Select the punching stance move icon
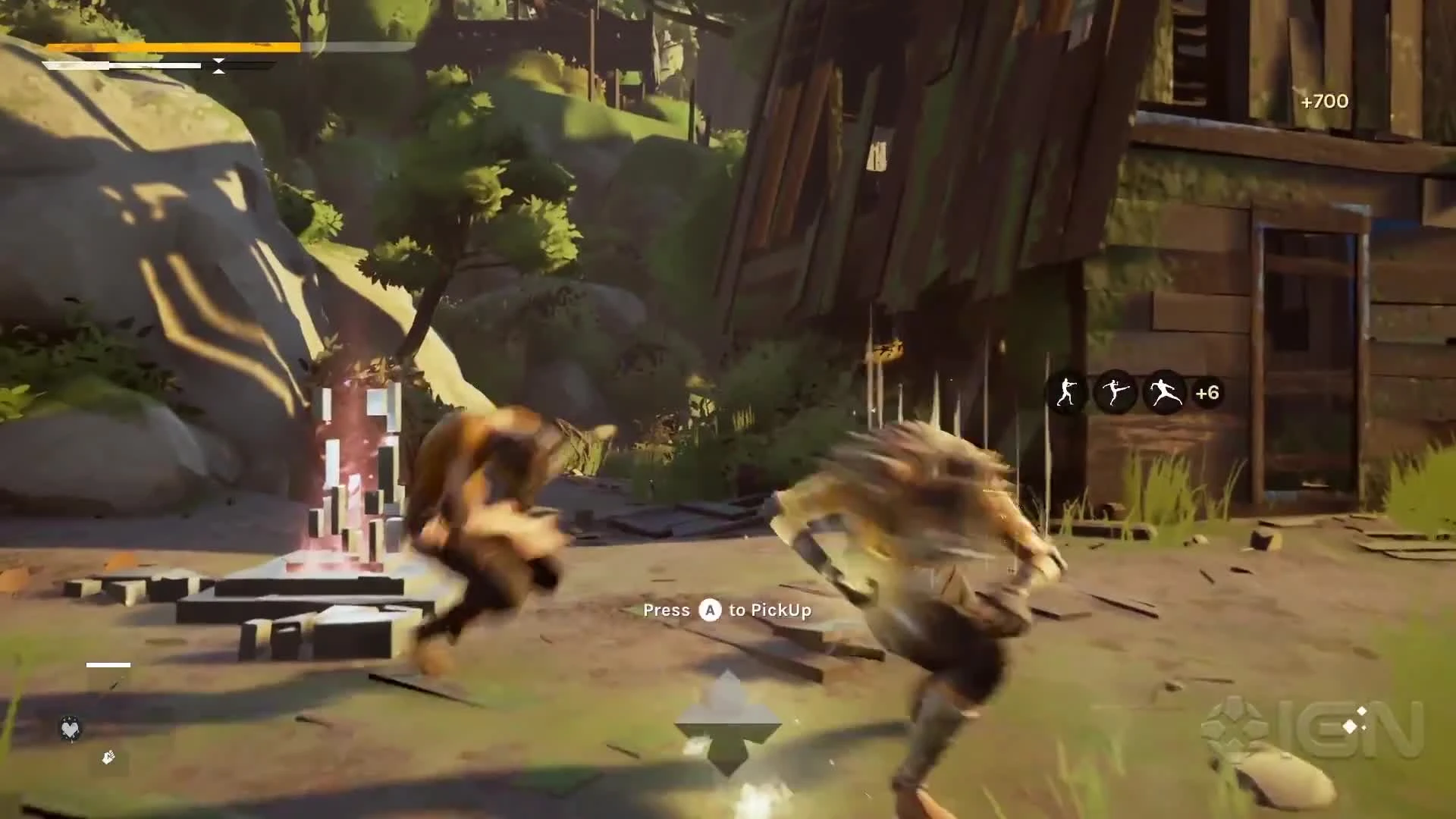The height and width of the screenshot is (819, 1456). point(1066,391)
